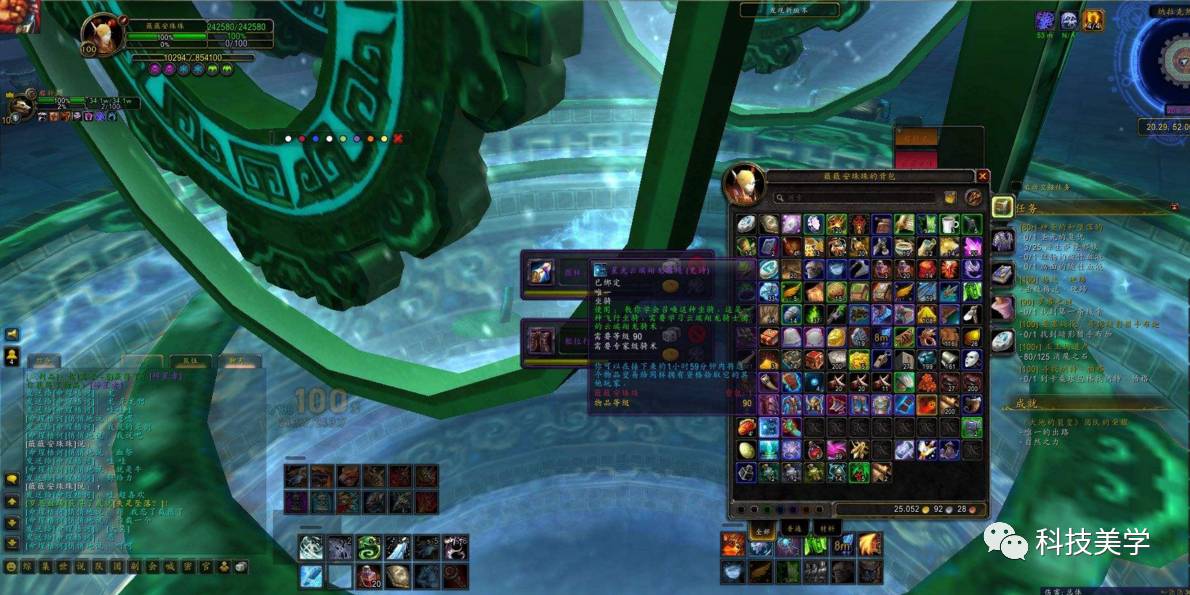
Task: Select the white coffee mug item
Action: pyautogui.click(x=949, y=224)
